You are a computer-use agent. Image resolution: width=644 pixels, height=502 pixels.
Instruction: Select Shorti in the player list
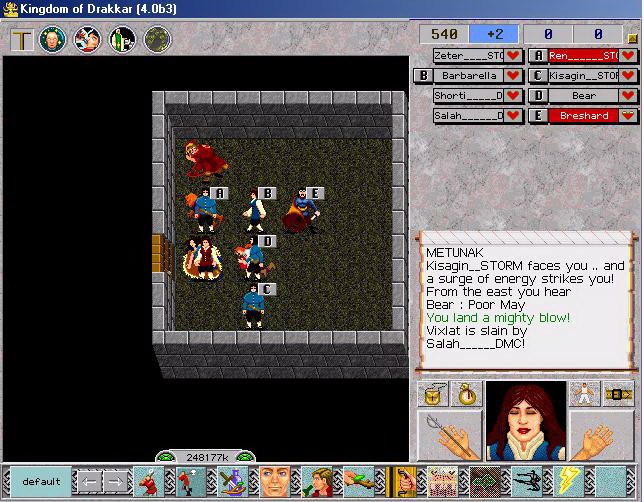coord(467,95)
